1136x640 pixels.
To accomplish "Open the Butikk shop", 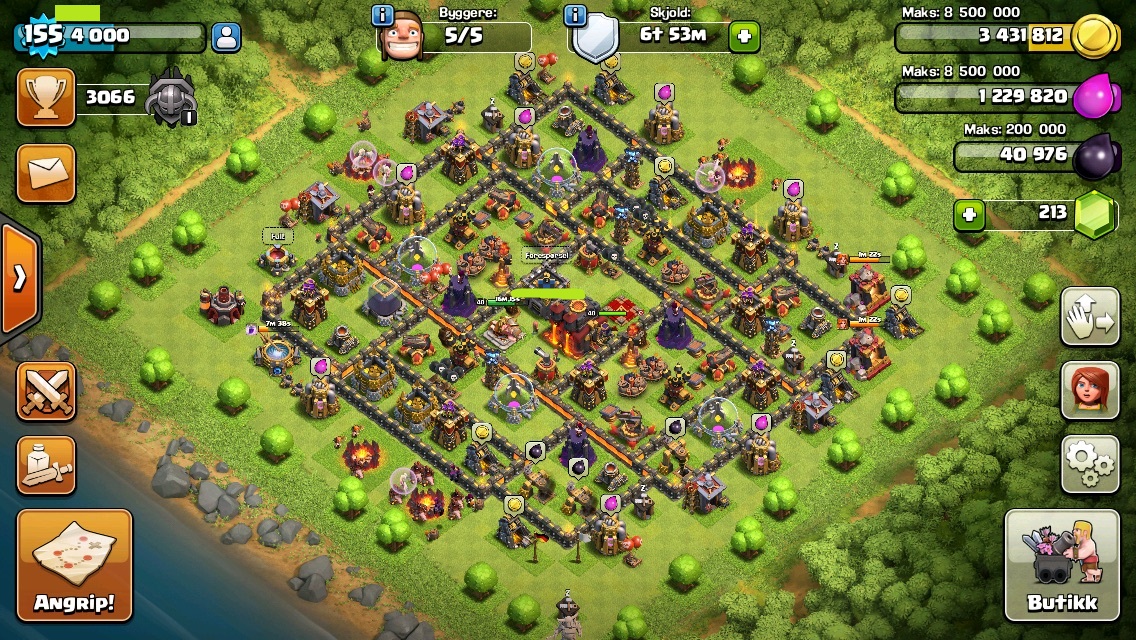I will pyautogui.click(x=1061, y=566).
